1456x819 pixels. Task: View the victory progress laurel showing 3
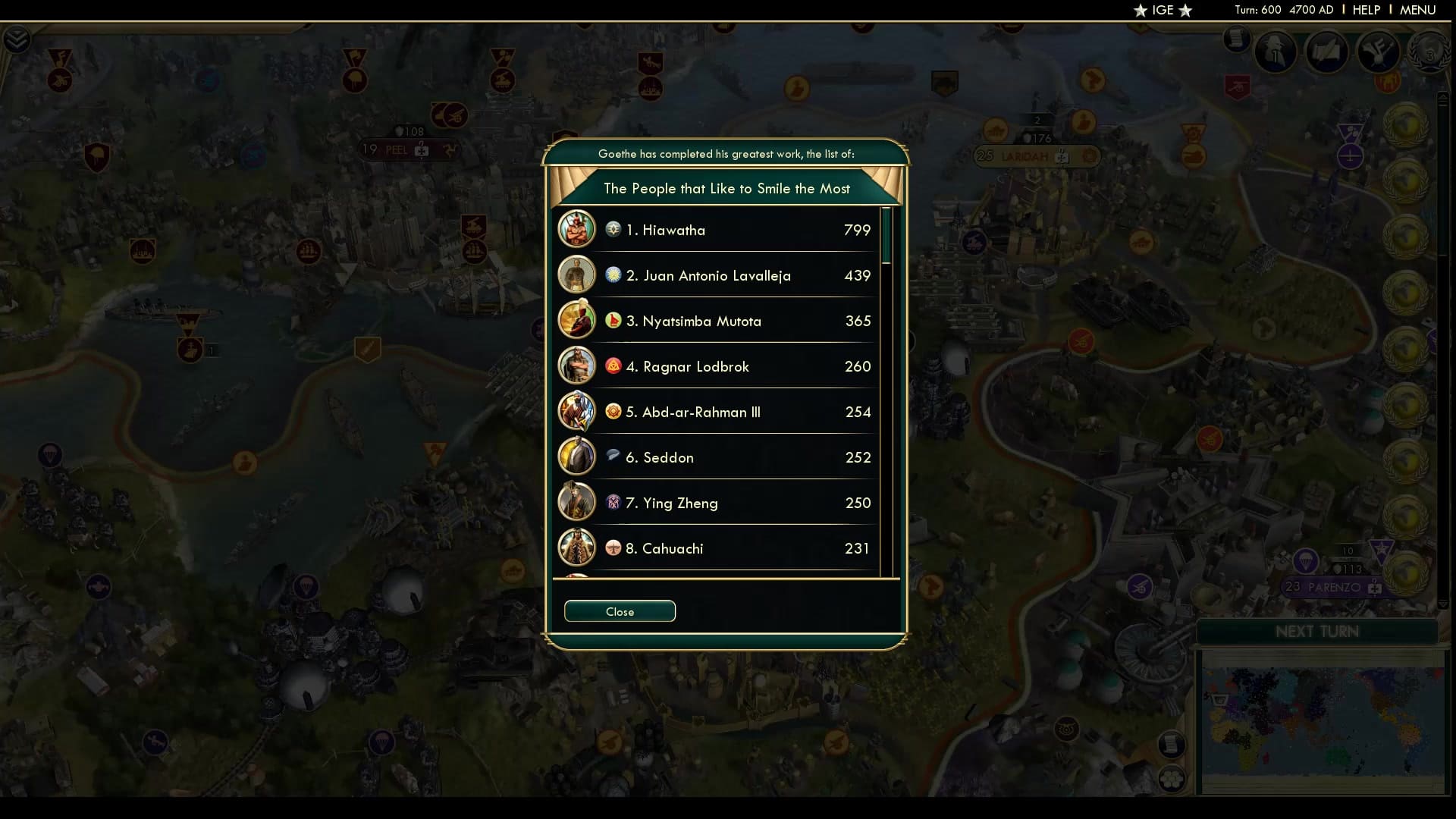tap(1429, 55)
